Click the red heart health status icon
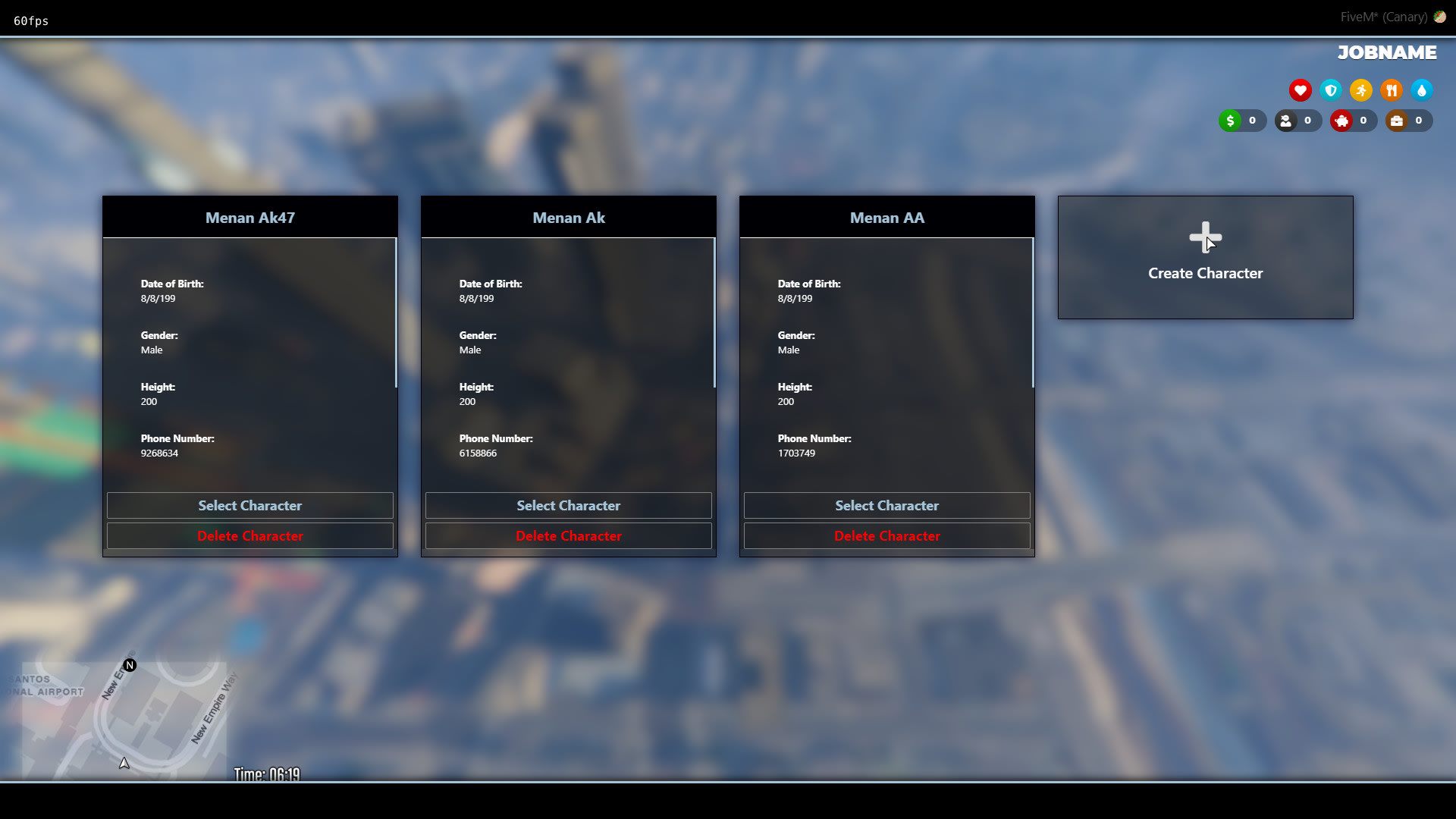Image resolution: width=1456 pixels, height=819 pixels. (x=1301, y=90)
